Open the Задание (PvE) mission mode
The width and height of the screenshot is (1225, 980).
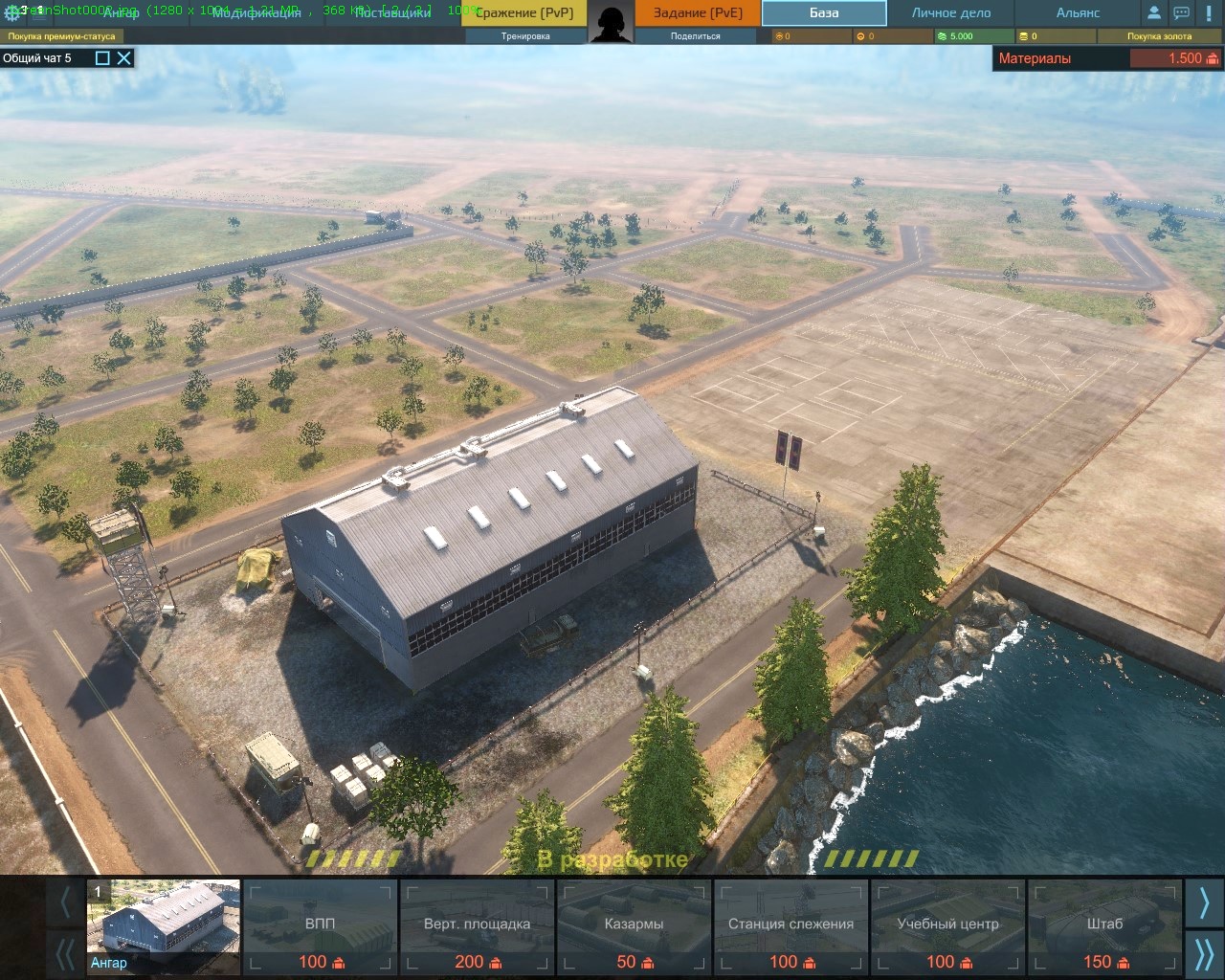pyautogui.click(x=698, y=13)
